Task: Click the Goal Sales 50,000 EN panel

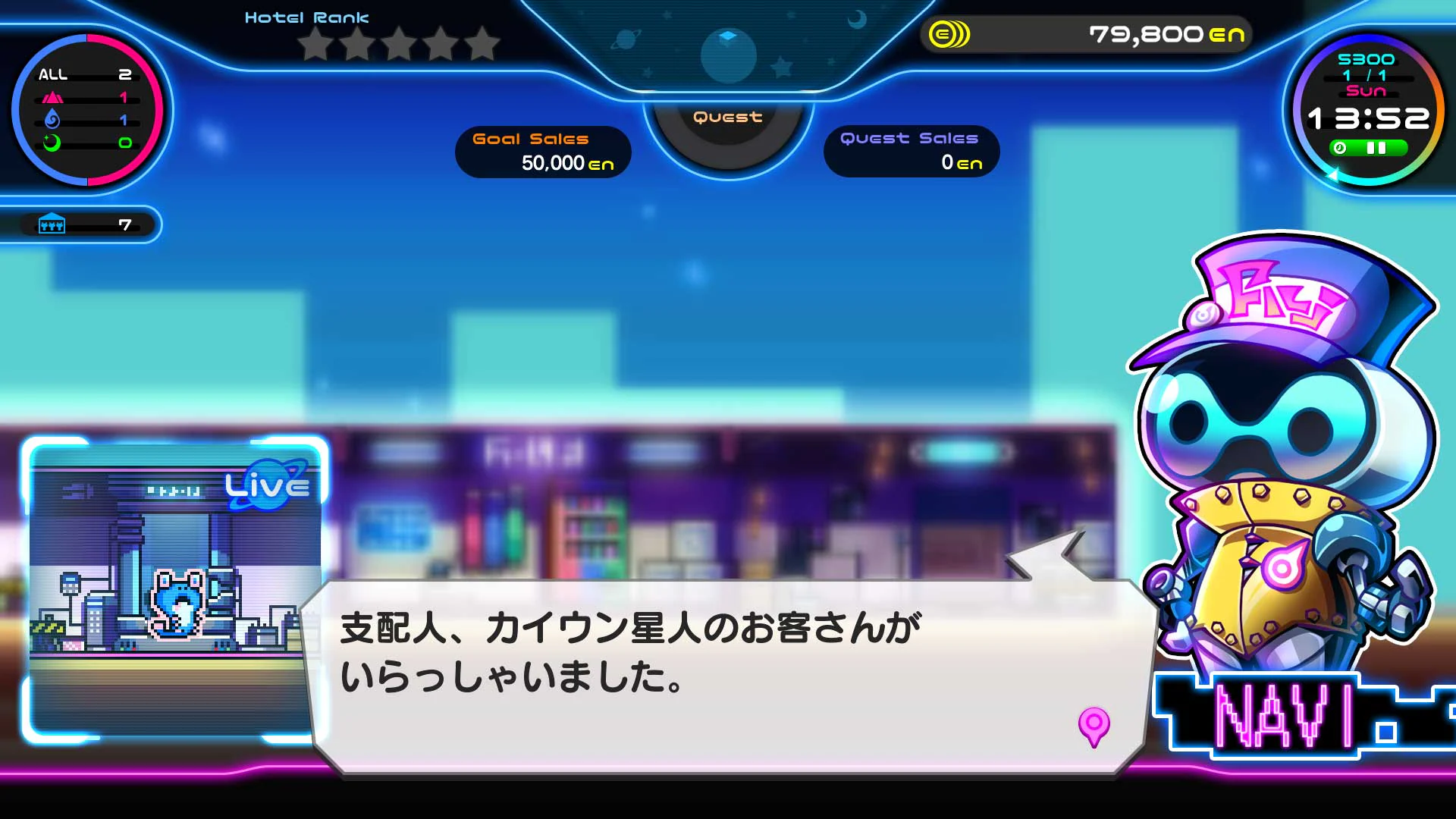Action: (x=542, y=151)
